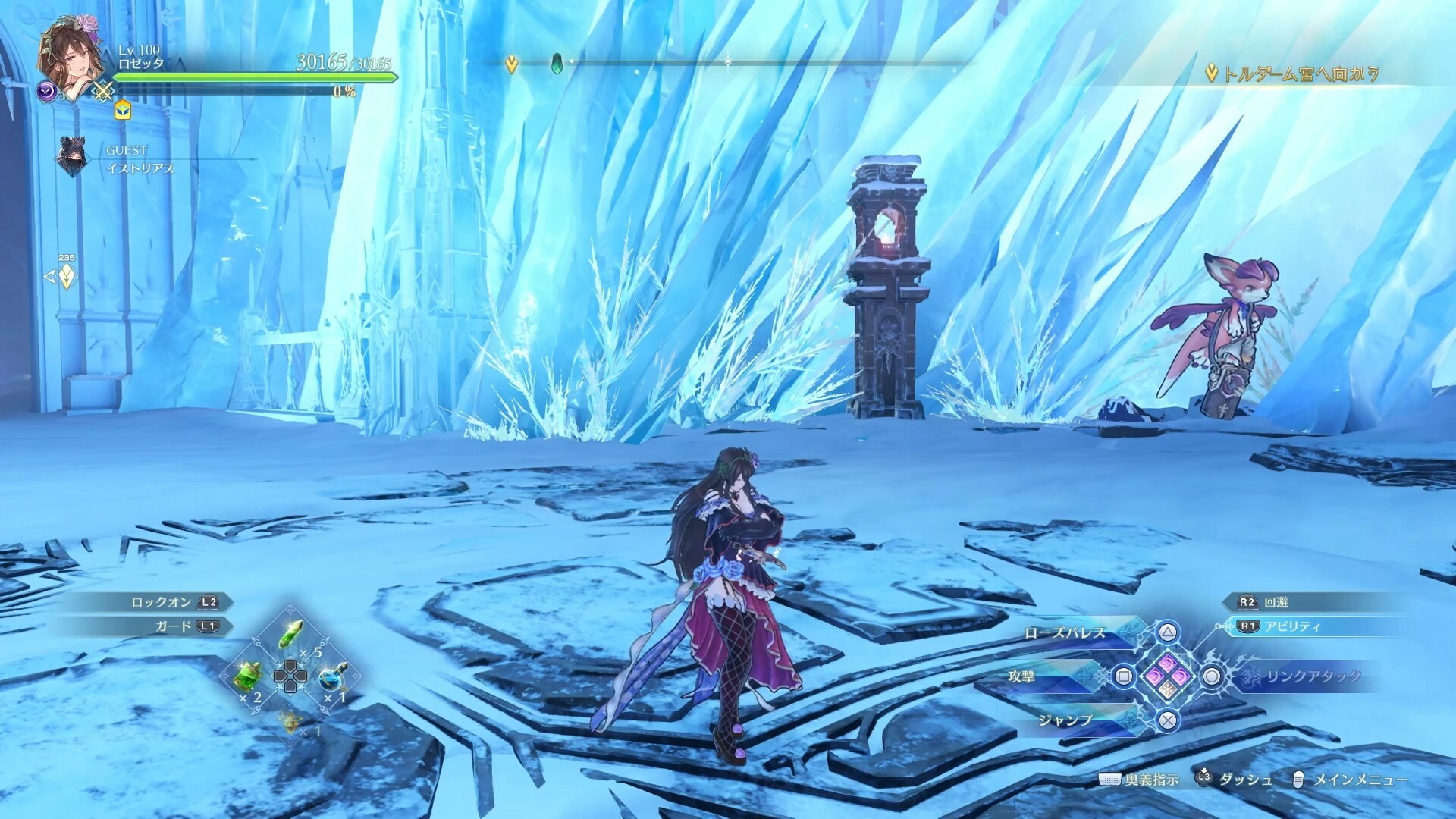Viewport: 1456px width, 819px height.
Task: Select the golden lantern item slot
Action: point(290,721)
